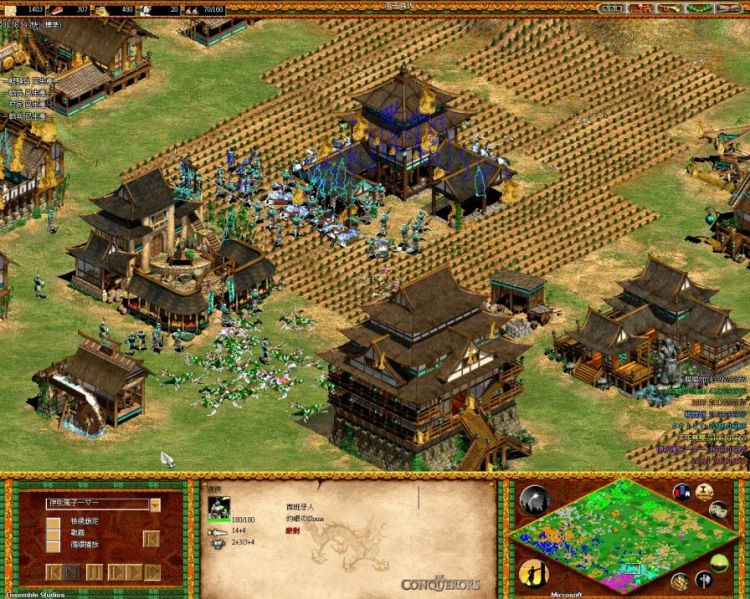The width and height of the screenshot is (750, 599).
Task: Click the idle villager button beside minimap
Action: click(x=534, y=573)
